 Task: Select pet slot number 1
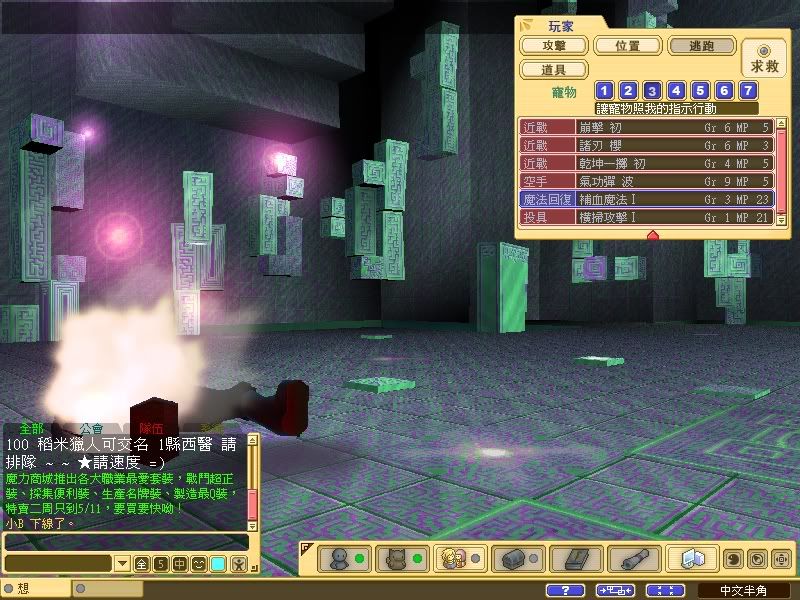(x=605, y=91)
